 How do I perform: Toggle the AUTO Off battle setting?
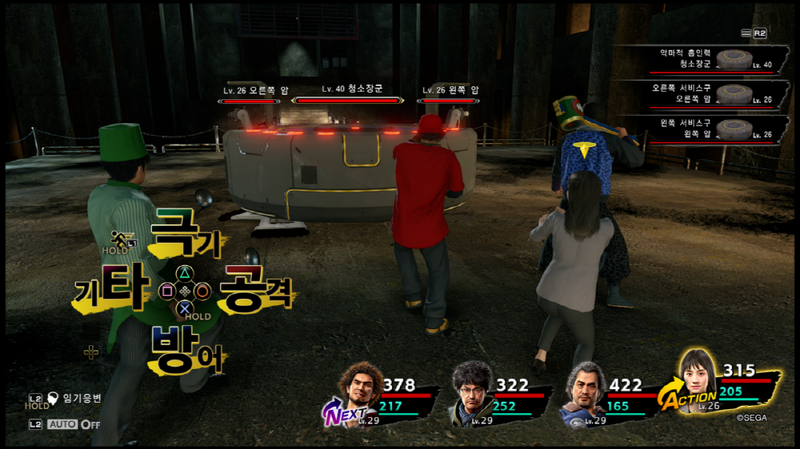coord(75,424)
